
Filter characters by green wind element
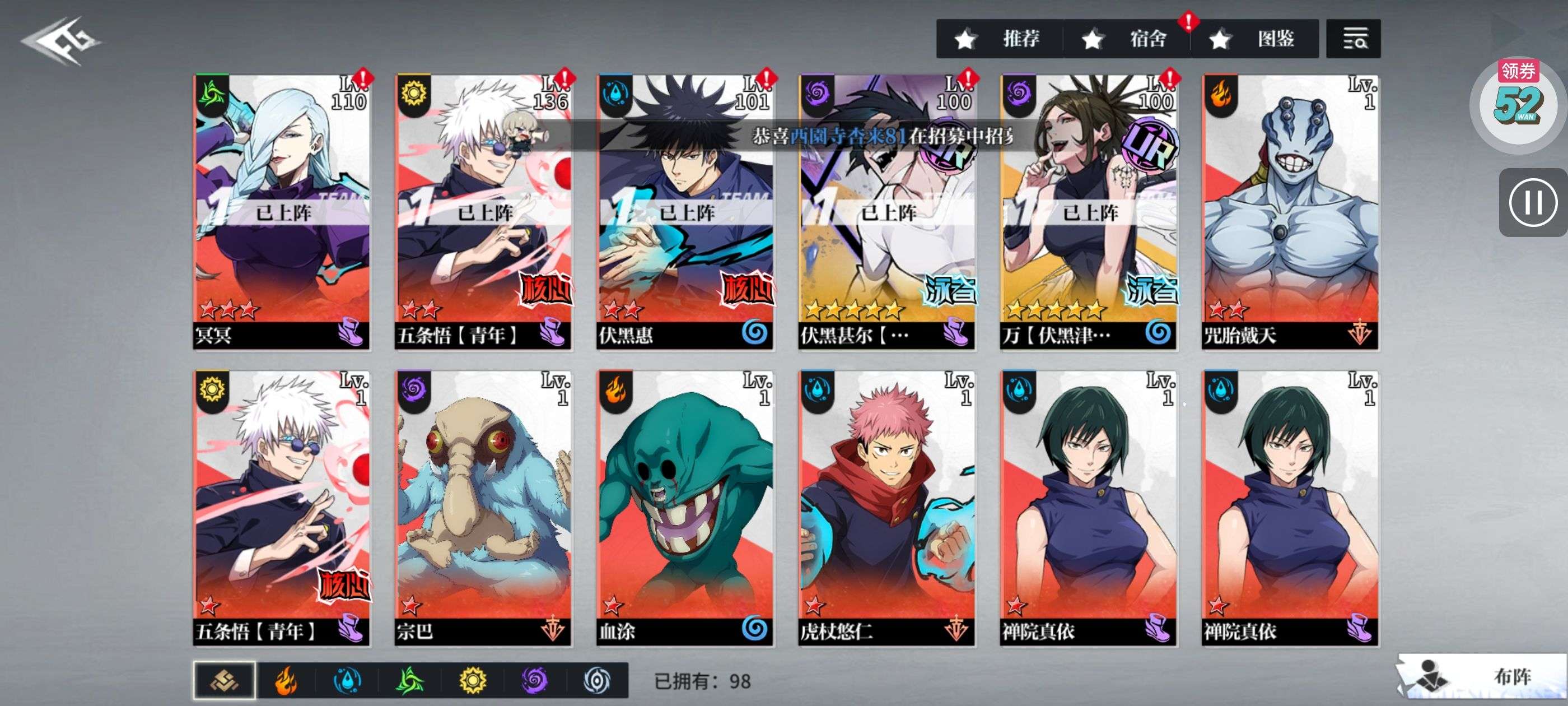[410, 680]
